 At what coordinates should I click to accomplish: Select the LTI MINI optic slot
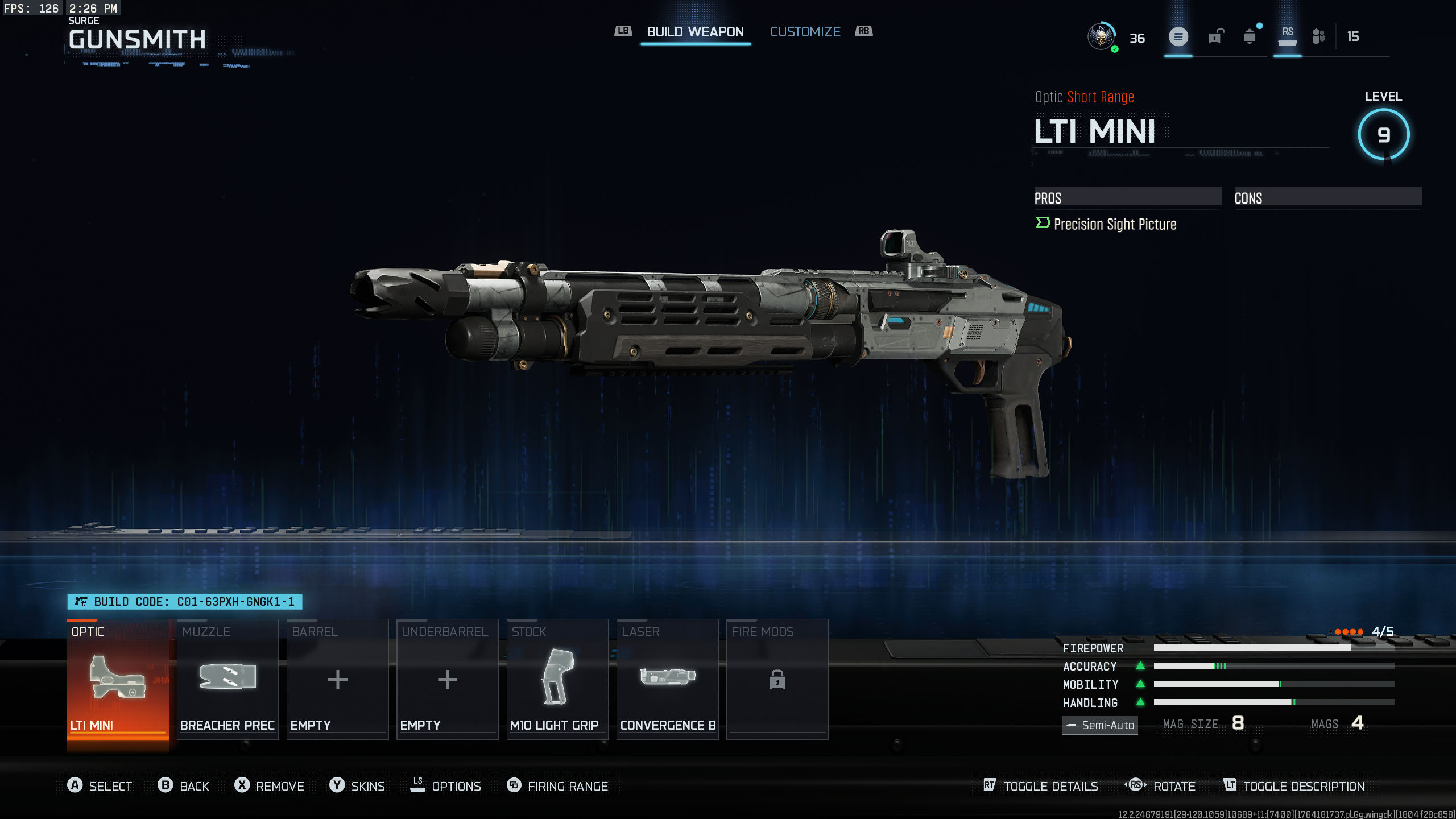pos(118,680)
